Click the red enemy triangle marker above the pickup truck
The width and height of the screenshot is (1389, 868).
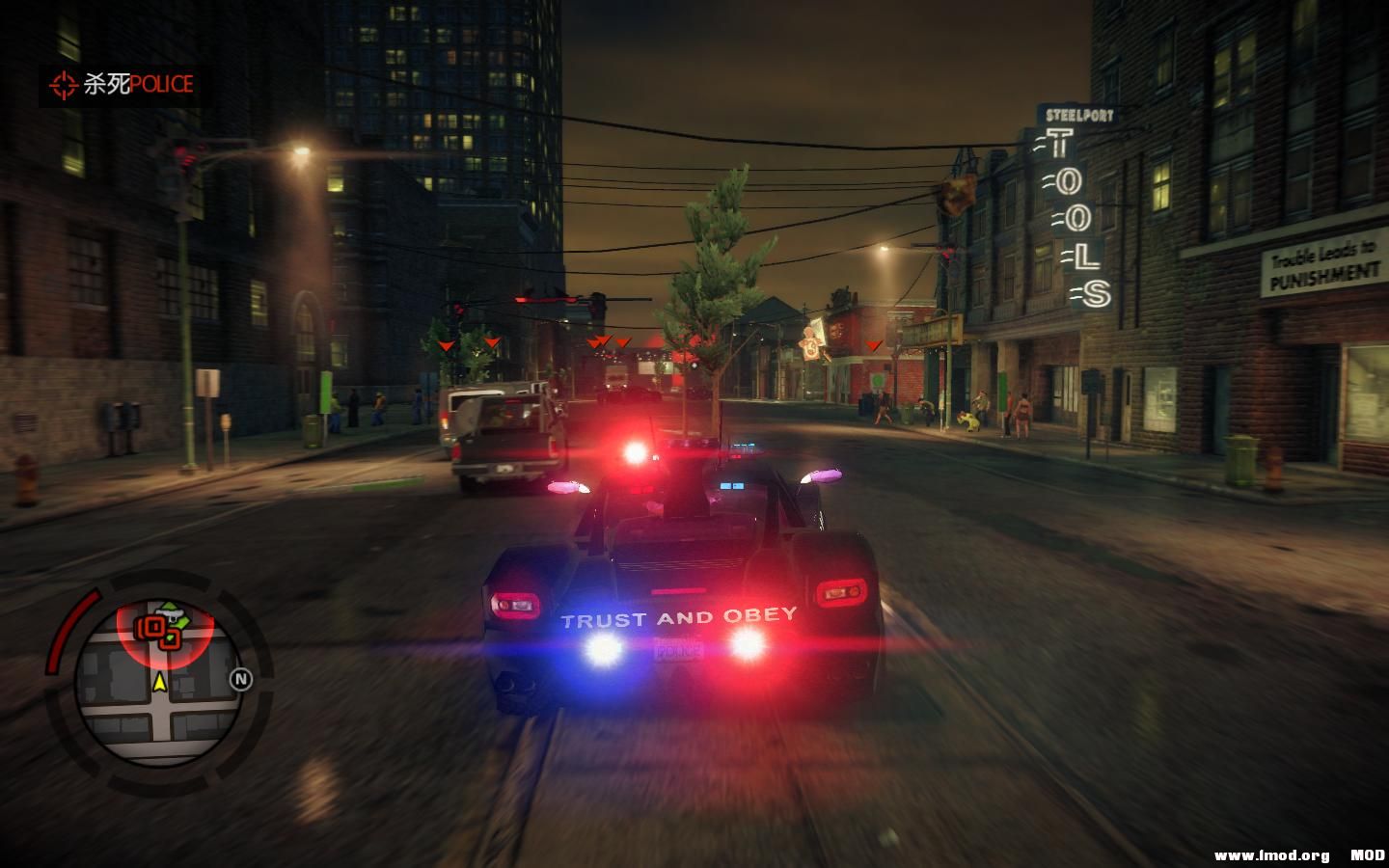point(492,342)
